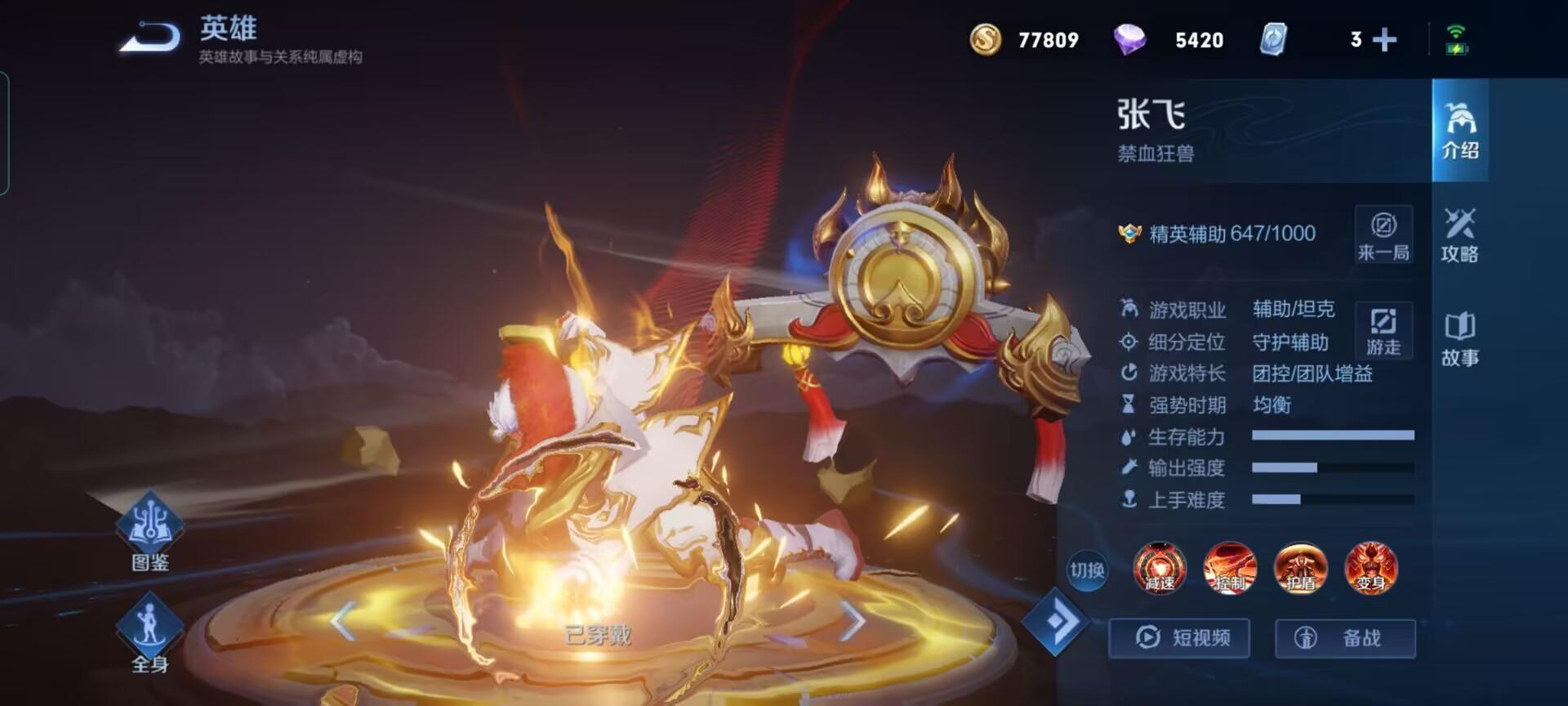Screen dimensions: 1568x706
Task: Select the 护盾 skill icon
Action: [1301, 568]
